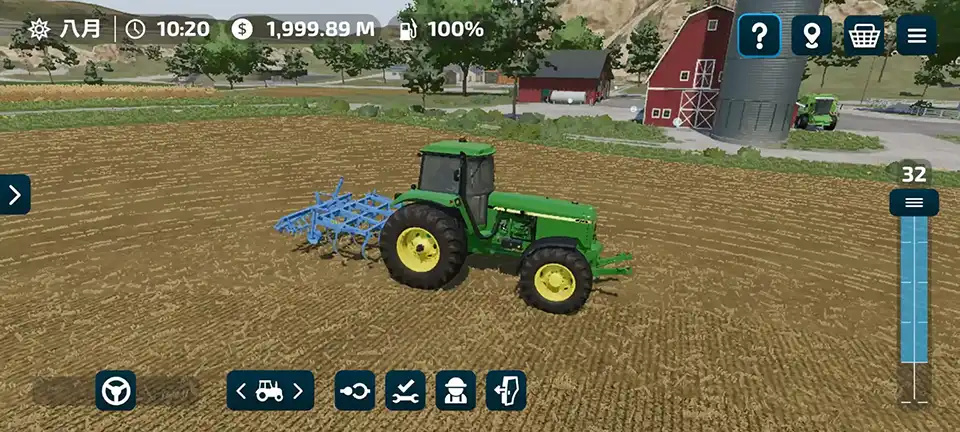Switch to previous vehicle with left arrow
The width and height of the screenshot is (960, 432).
tap(241, 390)
